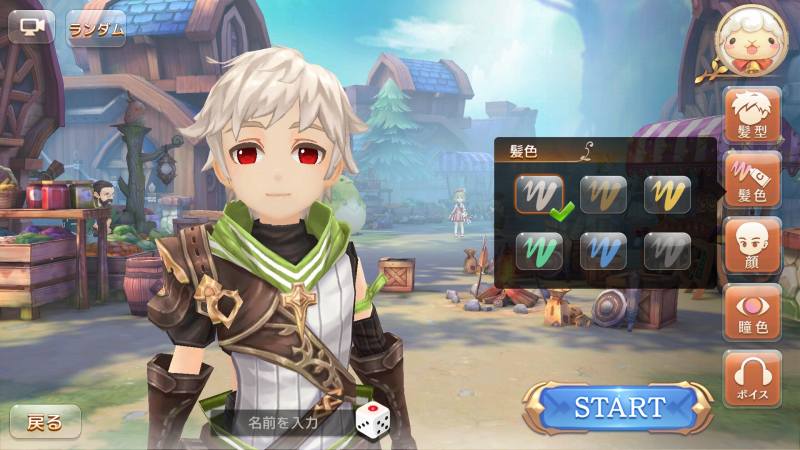The height and width of the screenshot is (450, 800).
Task: Select the dark gray hair color swatch
Action: (667, 251)
